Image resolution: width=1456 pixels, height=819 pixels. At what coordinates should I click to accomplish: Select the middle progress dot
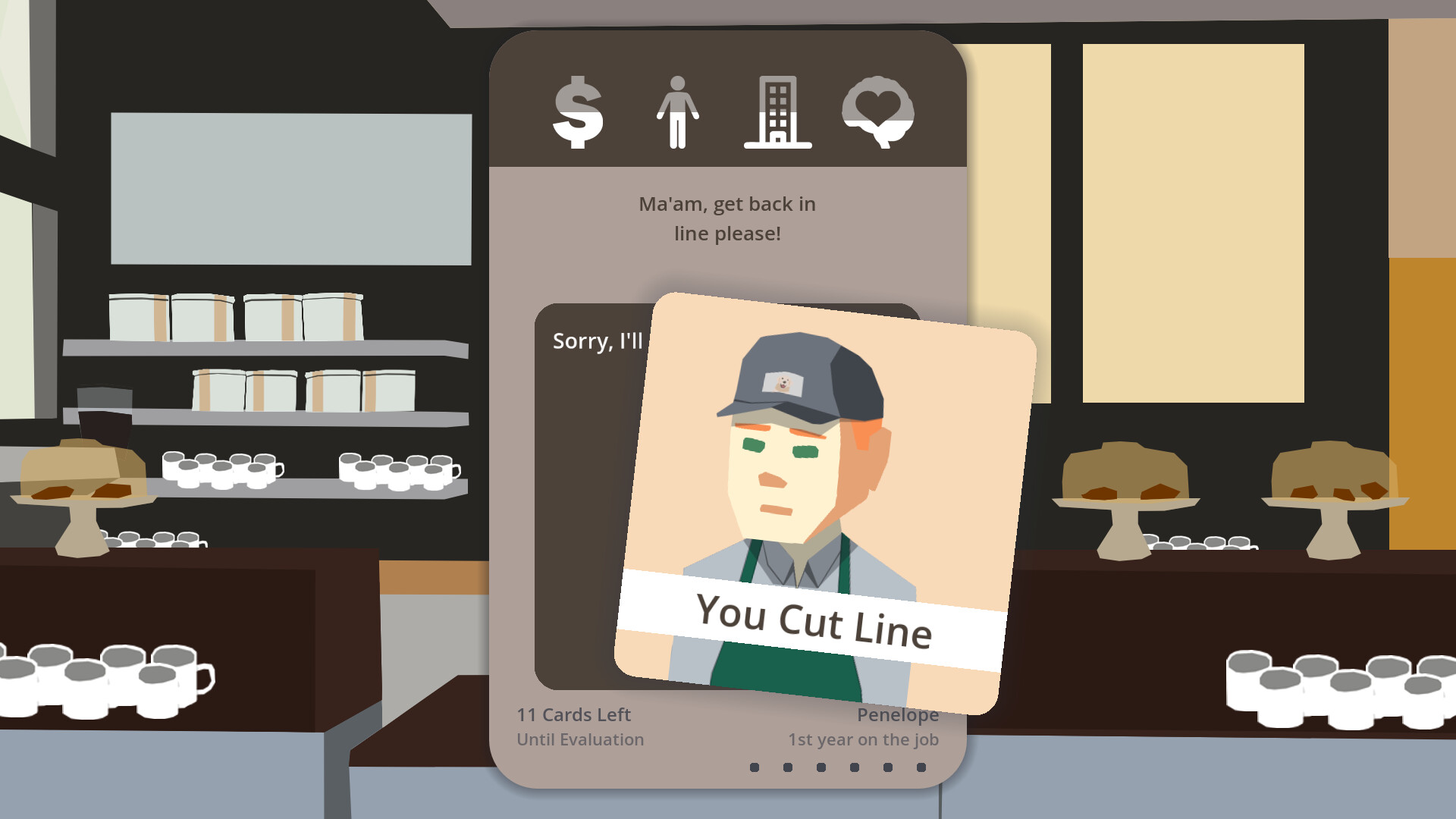[821, 768]
